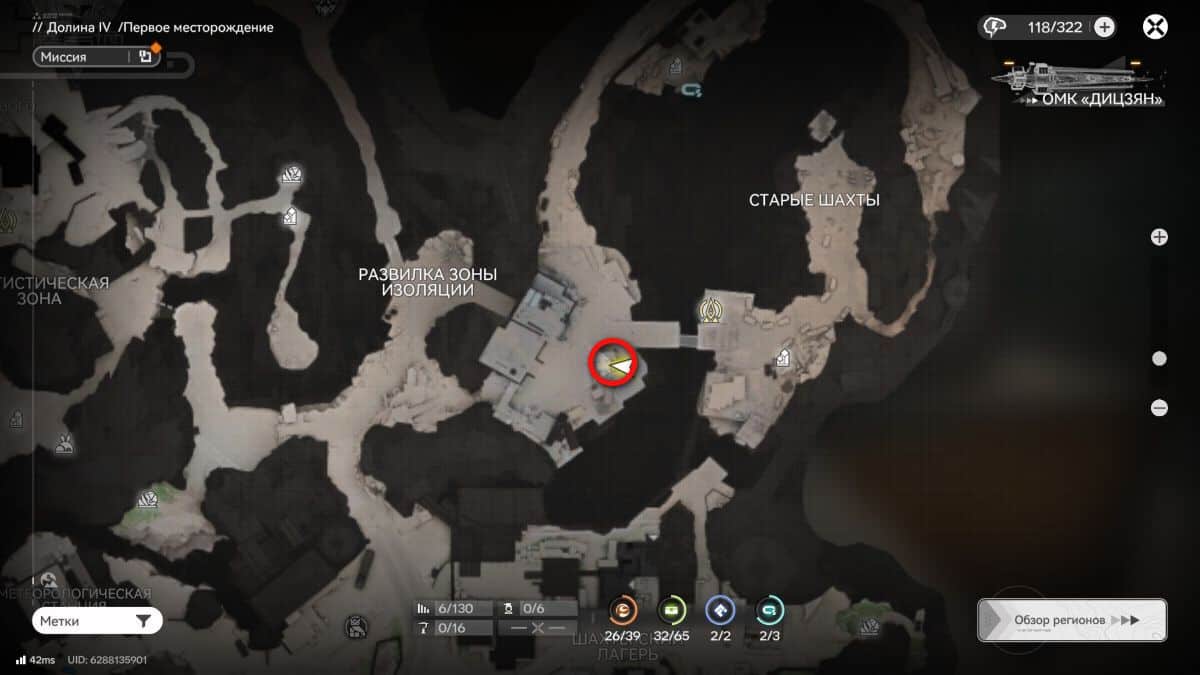The height and width of the screenshot is (675, 1200).
Task: Zoom out the map with minus button
Action: click(x=1159, y=408)
